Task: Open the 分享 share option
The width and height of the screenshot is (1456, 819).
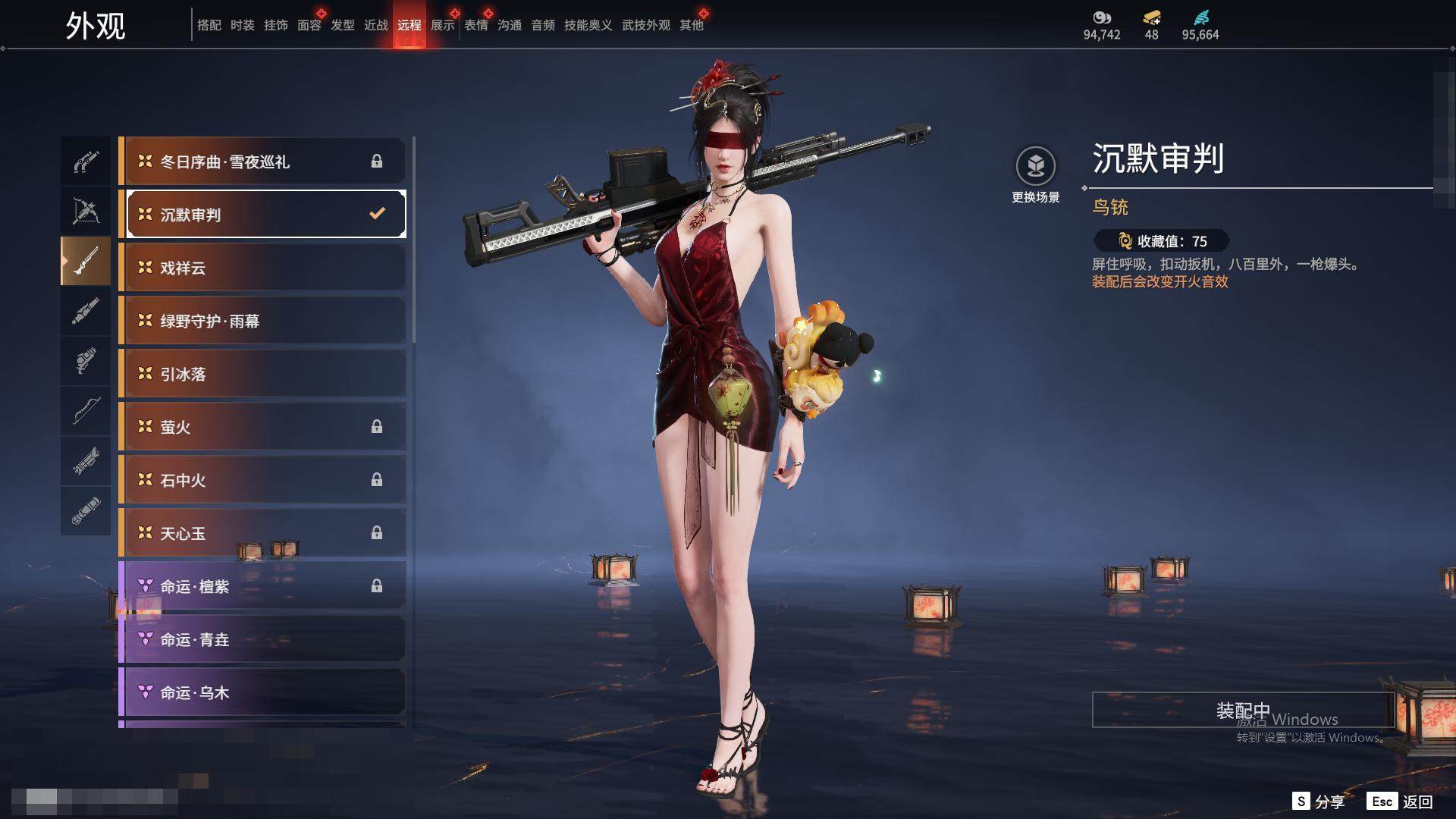Action: tap(1319, 802)
